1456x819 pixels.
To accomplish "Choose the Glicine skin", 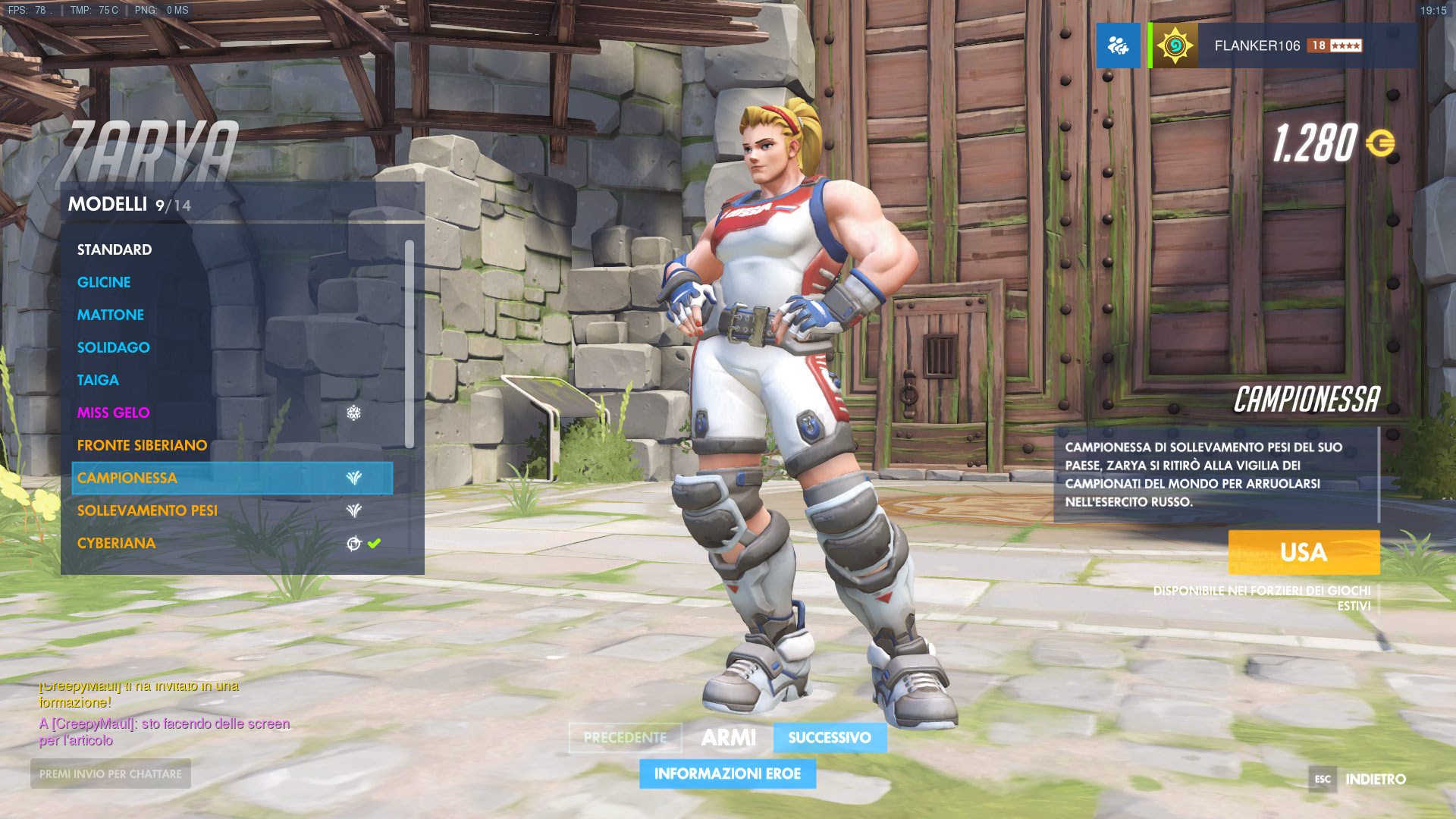I will [104, 282].
